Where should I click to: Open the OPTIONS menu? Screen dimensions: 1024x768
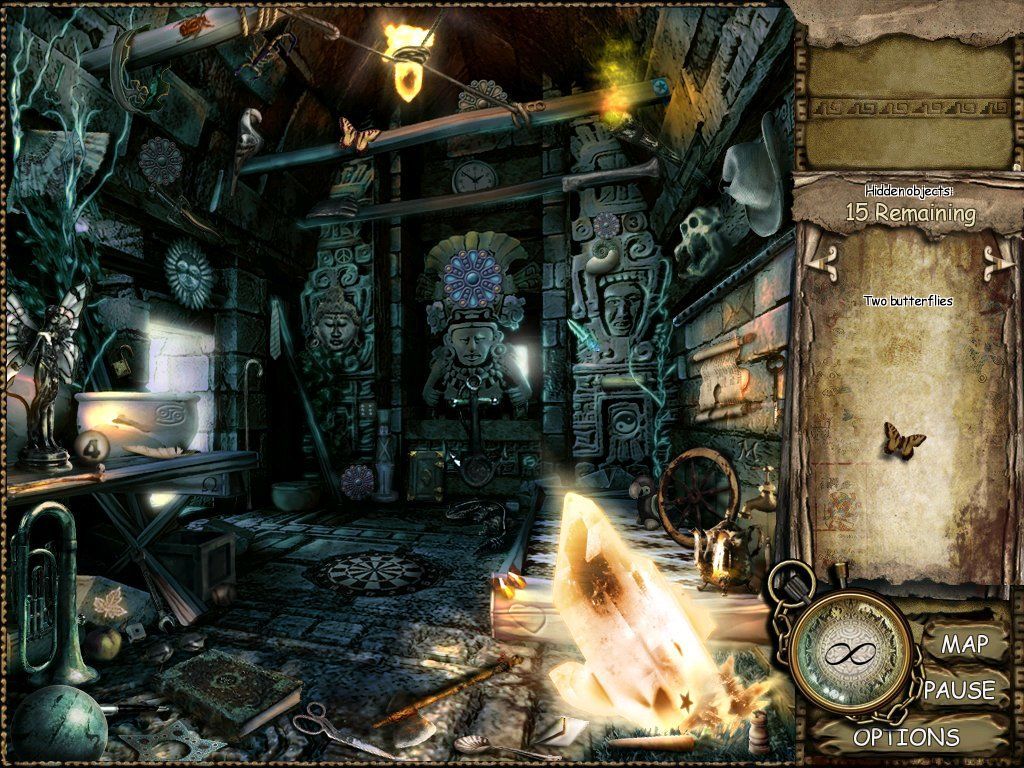coord(905,738)
